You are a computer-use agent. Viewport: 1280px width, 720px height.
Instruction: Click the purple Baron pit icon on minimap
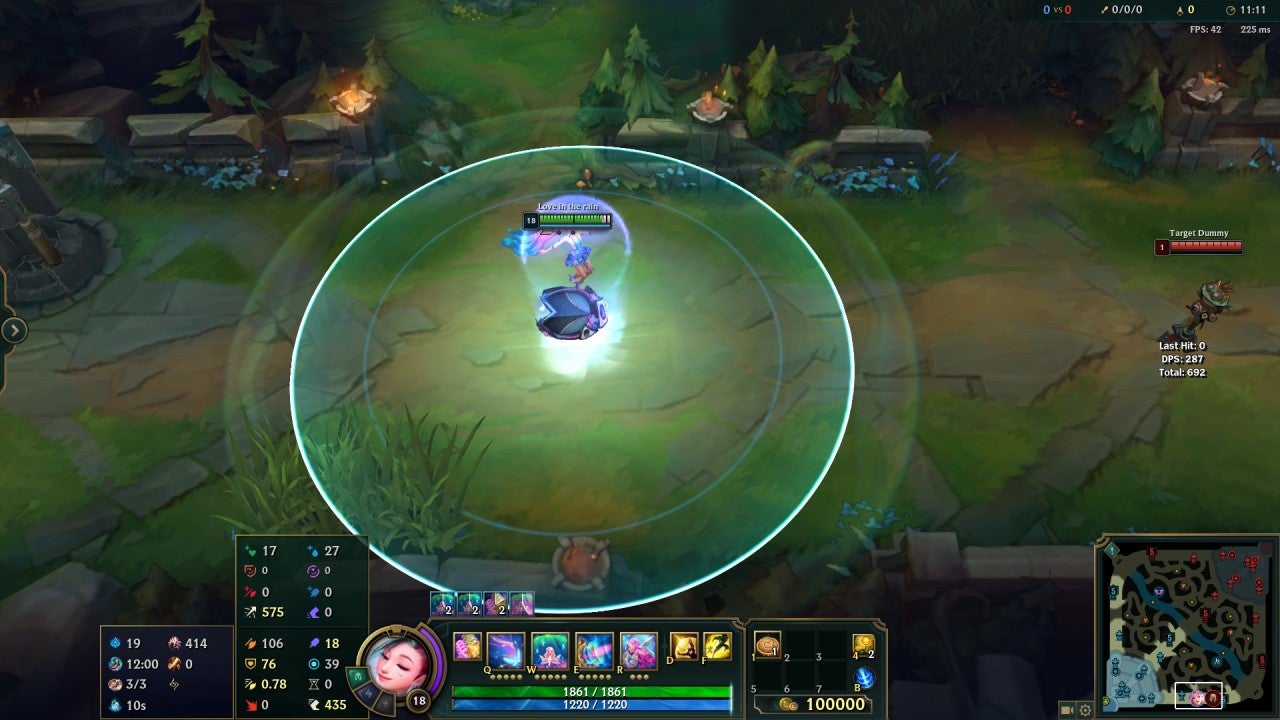pos(1157,591)
